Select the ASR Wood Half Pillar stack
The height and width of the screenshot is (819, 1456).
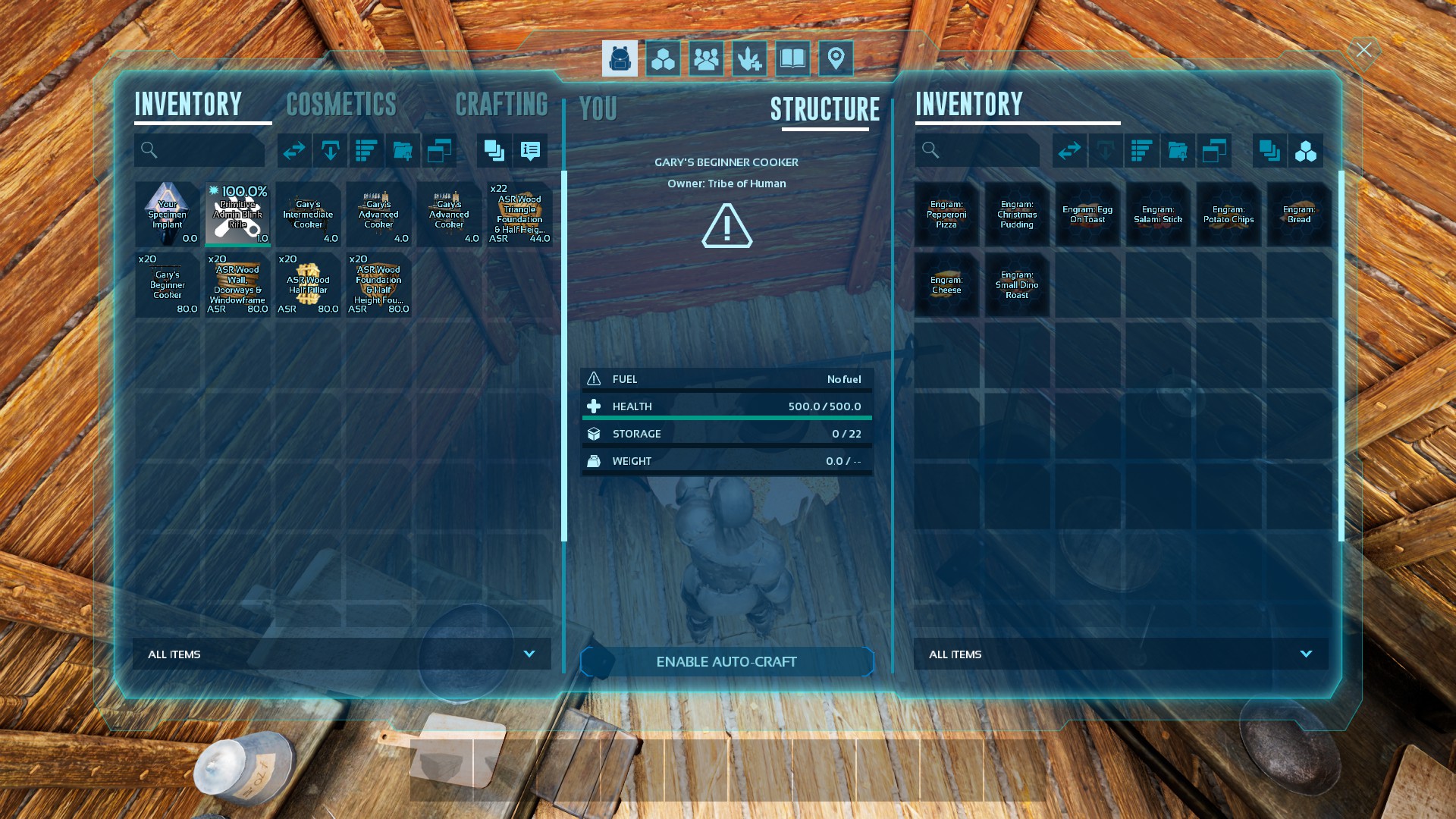pos(308,284)
